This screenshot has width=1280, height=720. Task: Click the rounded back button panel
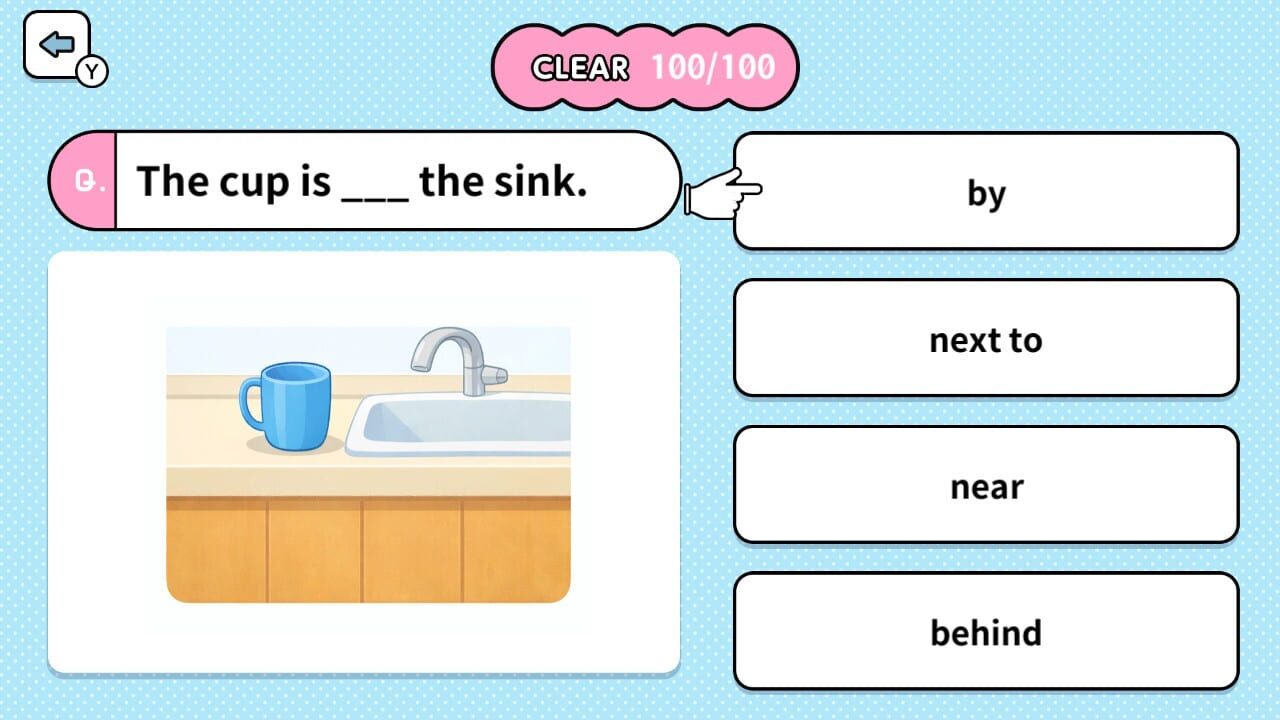(56, 42)
